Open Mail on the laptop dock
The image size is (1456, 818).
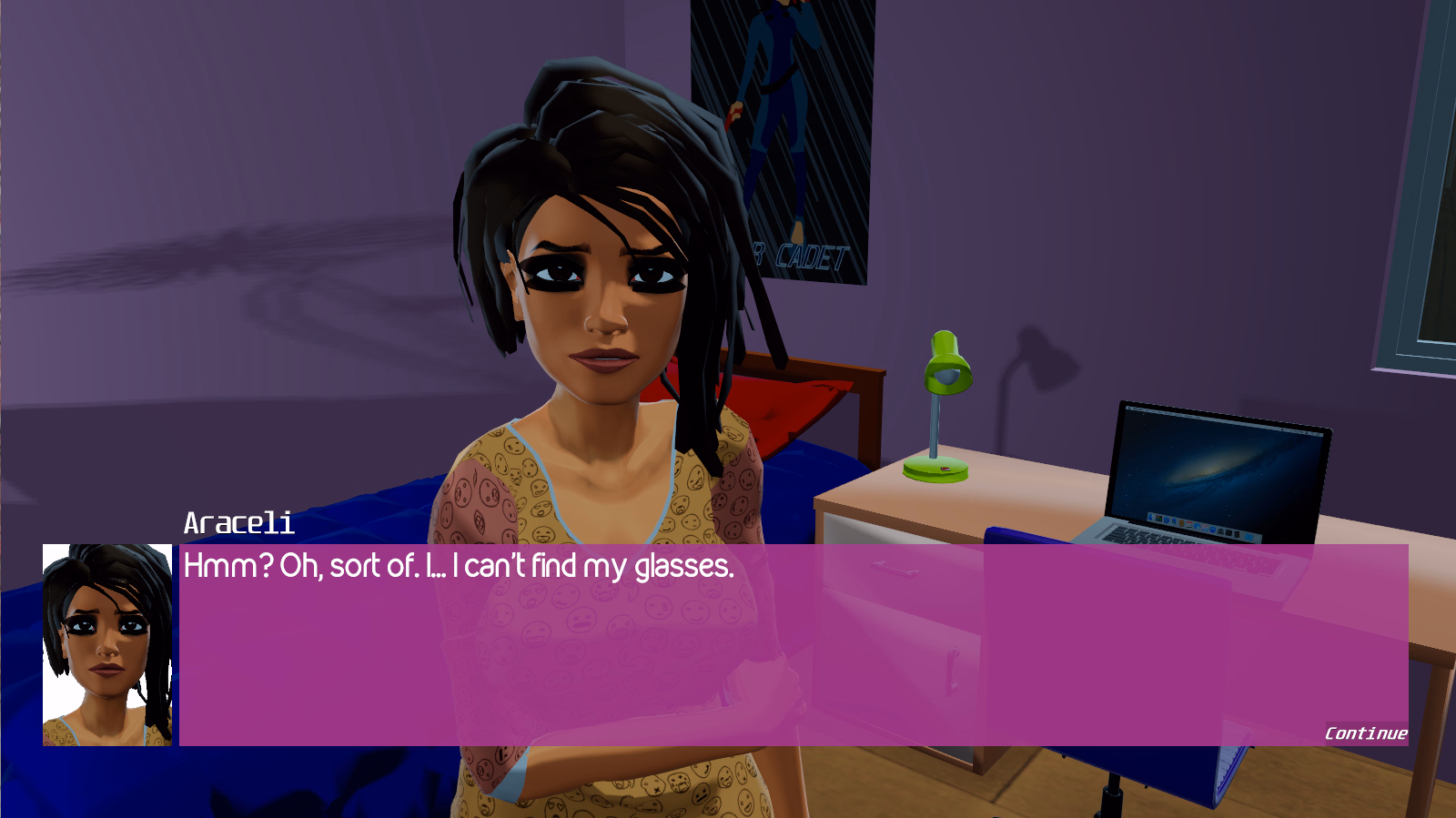coord(1174,522)
